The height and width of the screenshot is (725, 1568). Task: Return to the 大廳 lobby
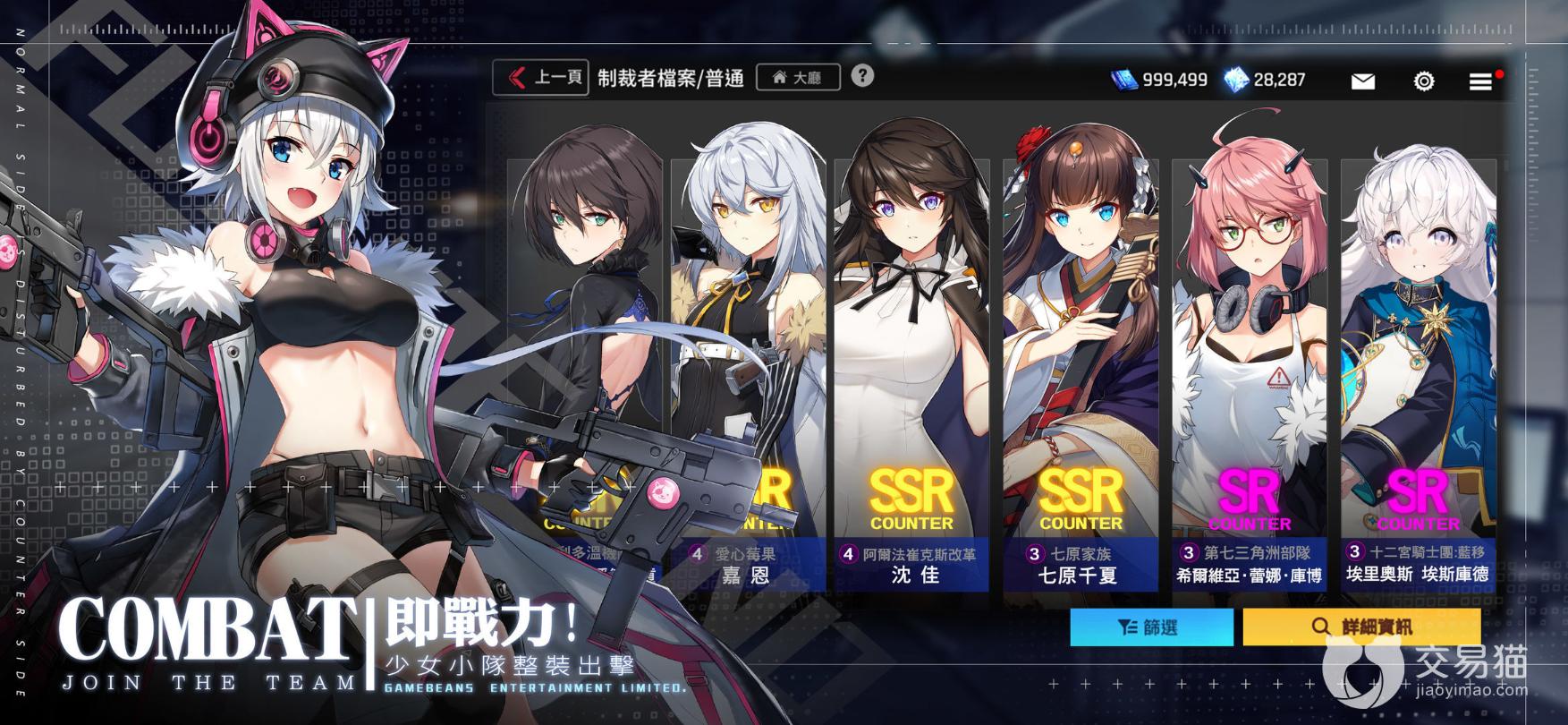click(x=798, y=78)
